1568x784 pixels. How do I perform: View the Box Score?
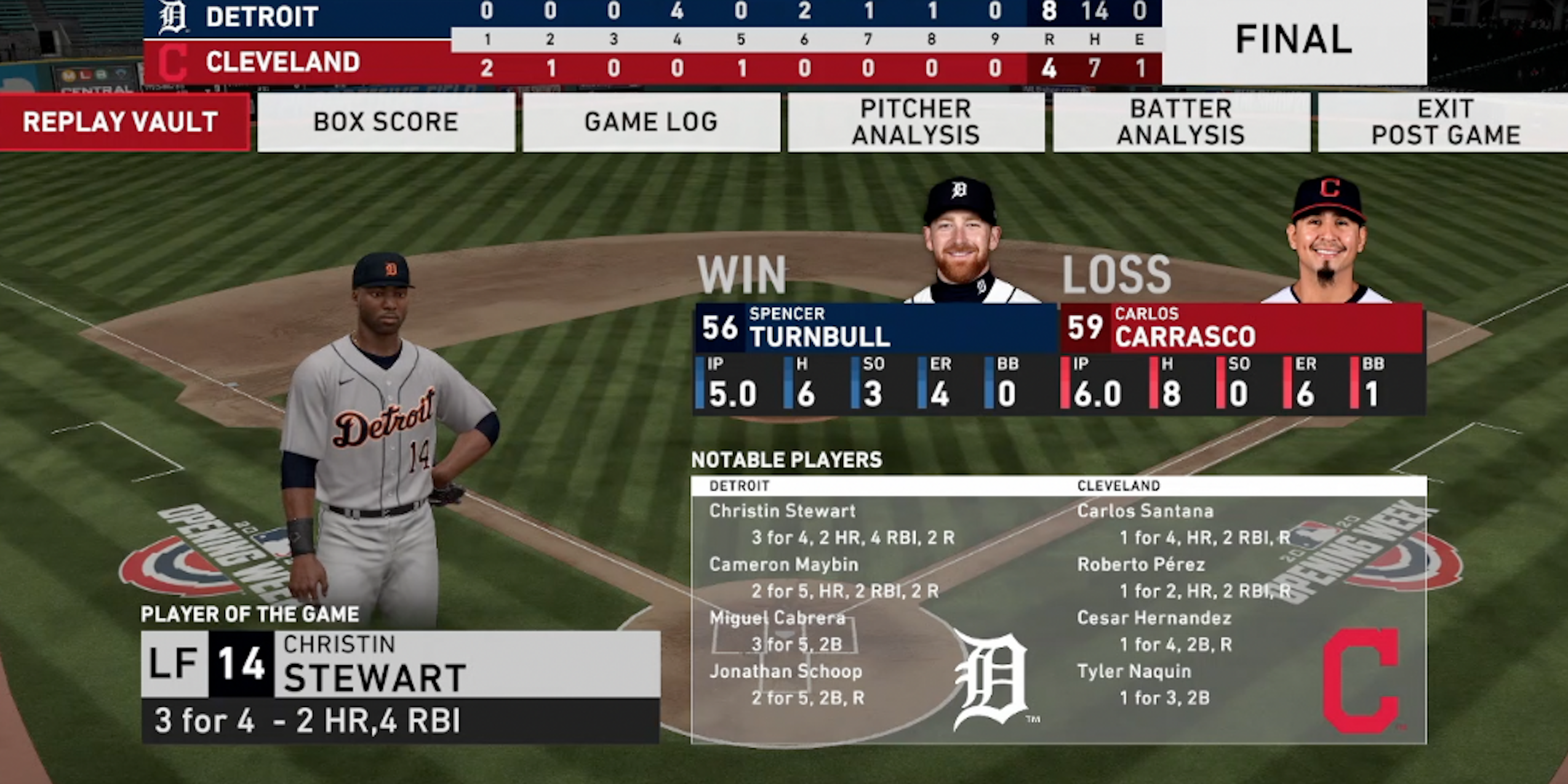[386, 122]
